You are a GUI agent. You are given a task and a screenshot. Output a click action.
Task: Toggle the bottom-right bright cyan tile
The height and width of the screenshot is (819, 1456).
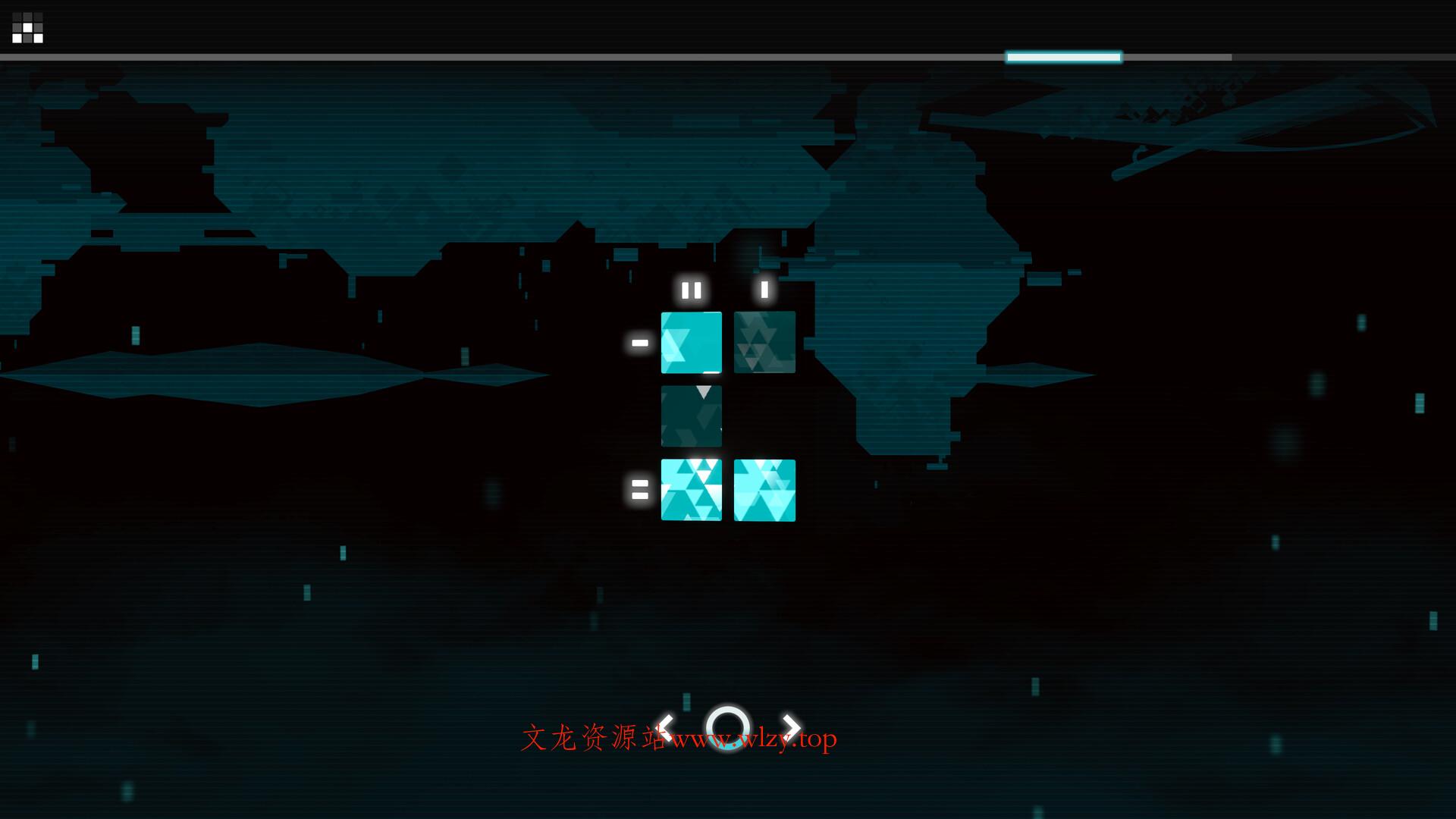[764, 491]
